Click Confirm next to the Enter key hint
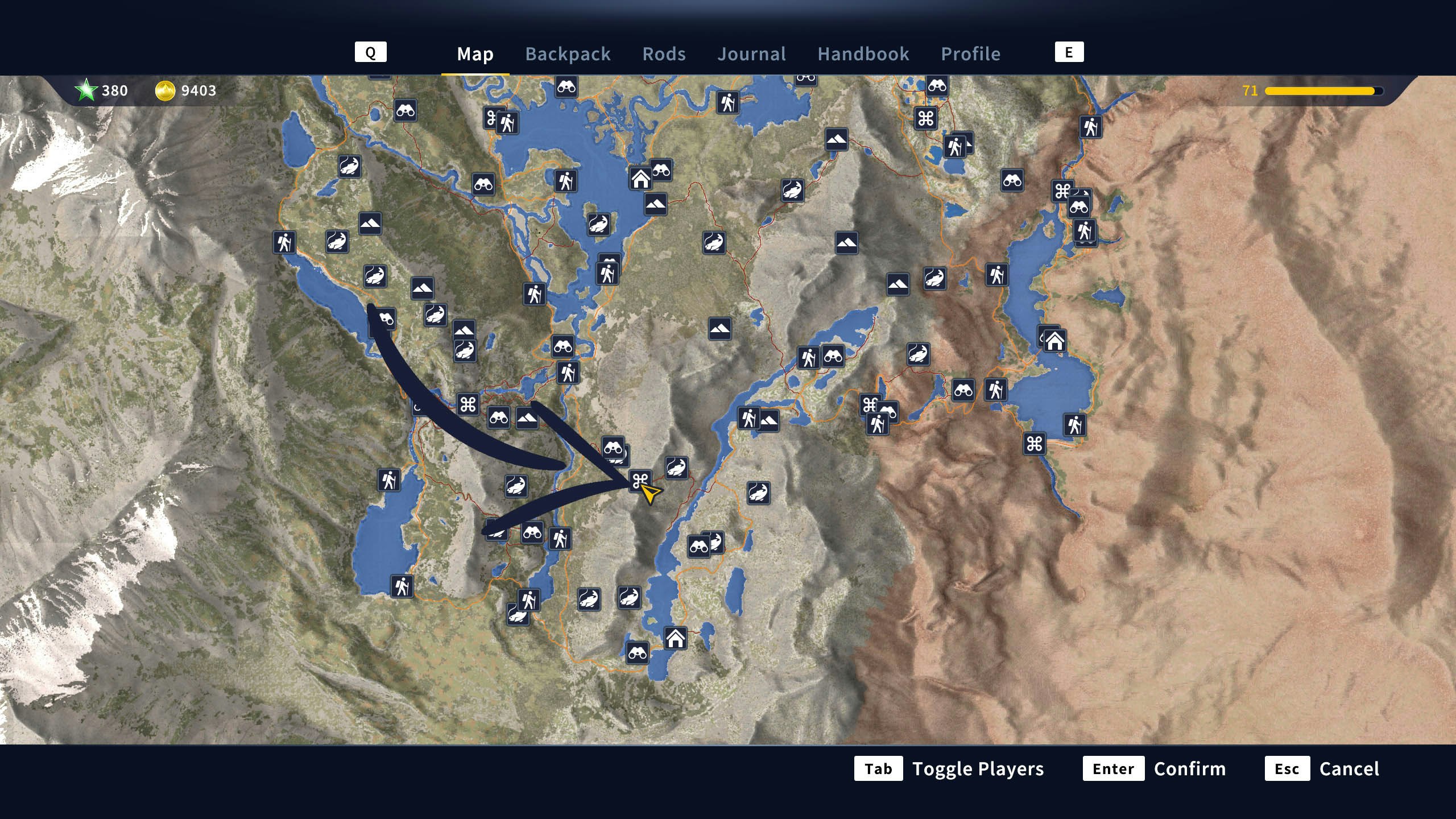 pos(1190,769)
